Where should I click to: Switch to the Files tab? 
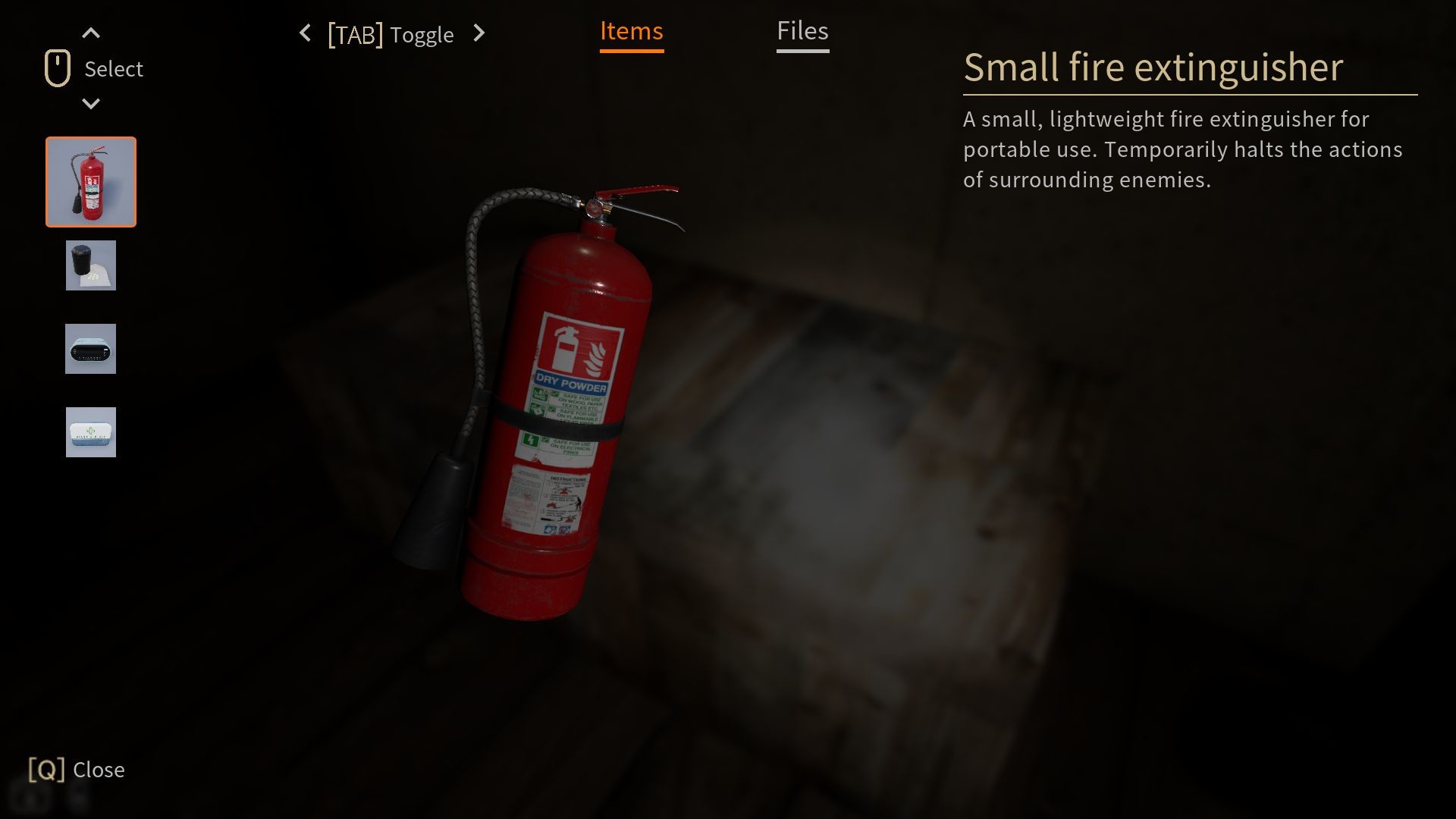pos(802,32)
